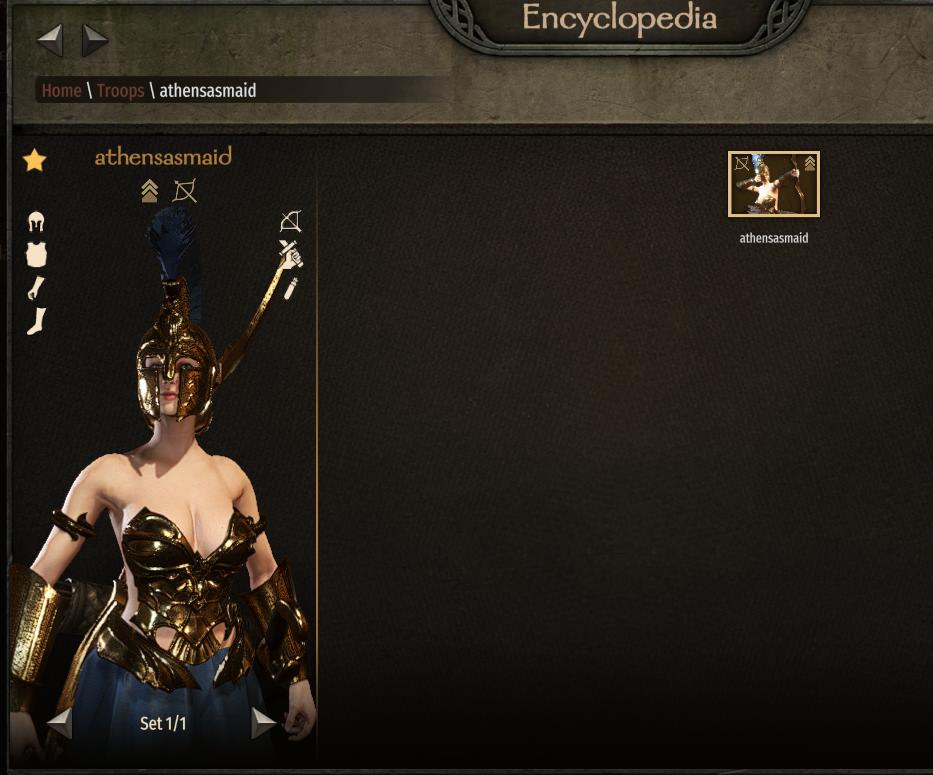Select the one-handed weapon icon
The width and height of the screenshot is (933, 775).
[290, 253]
